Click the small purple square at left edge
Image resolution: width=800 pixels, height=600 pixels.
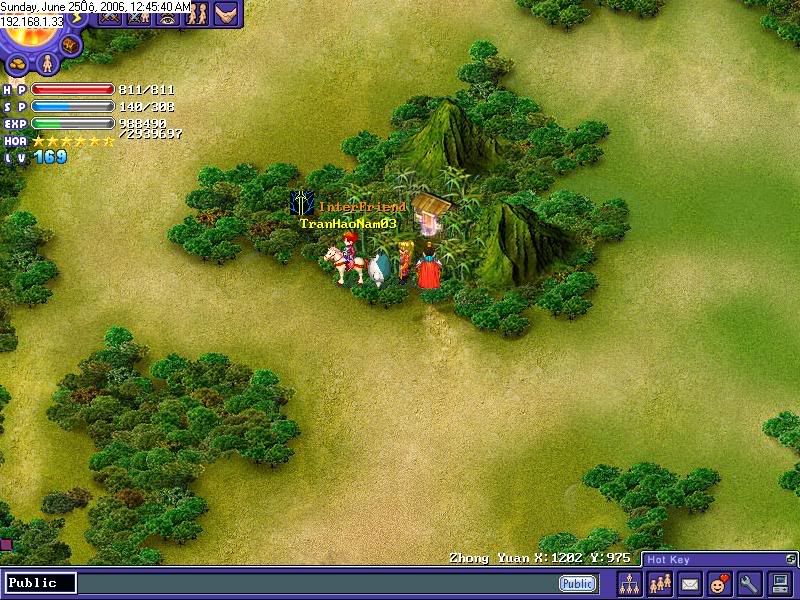[5, 545]
